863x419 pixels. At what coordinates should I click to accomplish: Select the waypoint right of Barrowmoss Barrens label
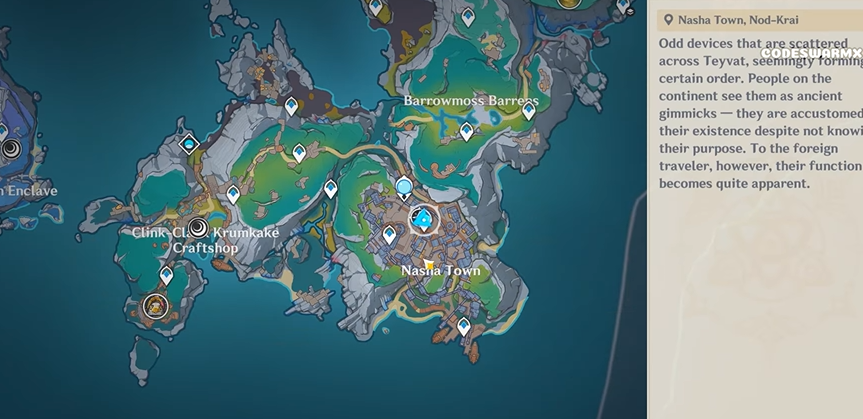[x=529, y=111]
